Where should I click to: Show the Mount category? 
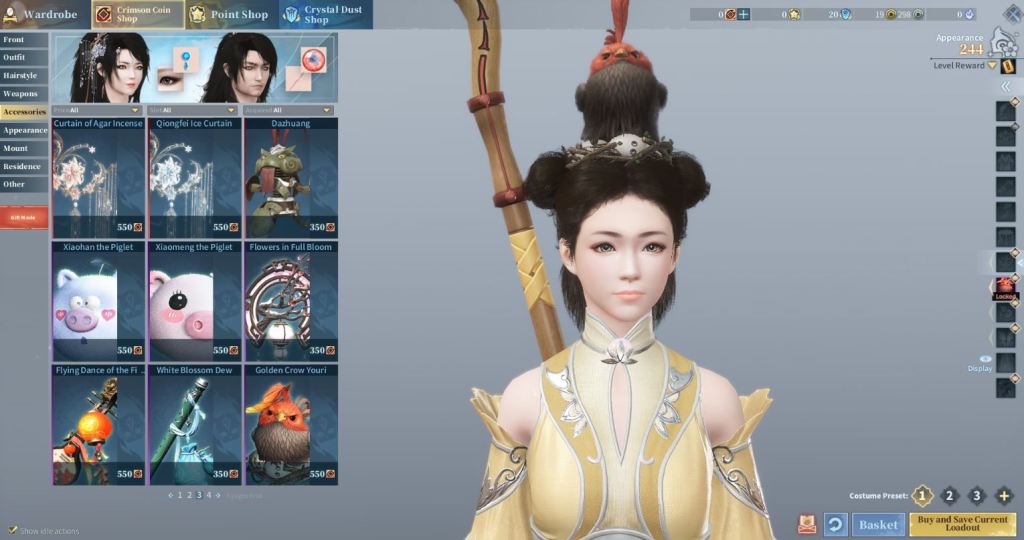pos(24,148)
